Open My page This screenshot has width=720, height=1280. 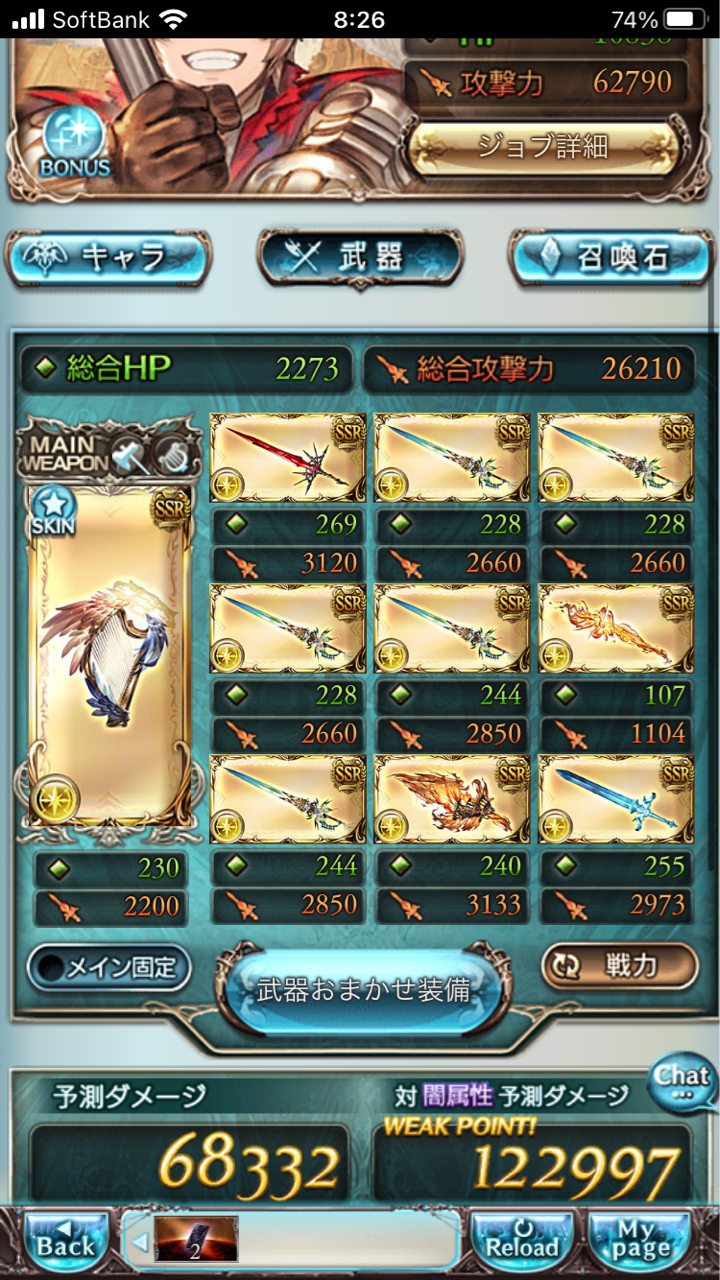641,1242
